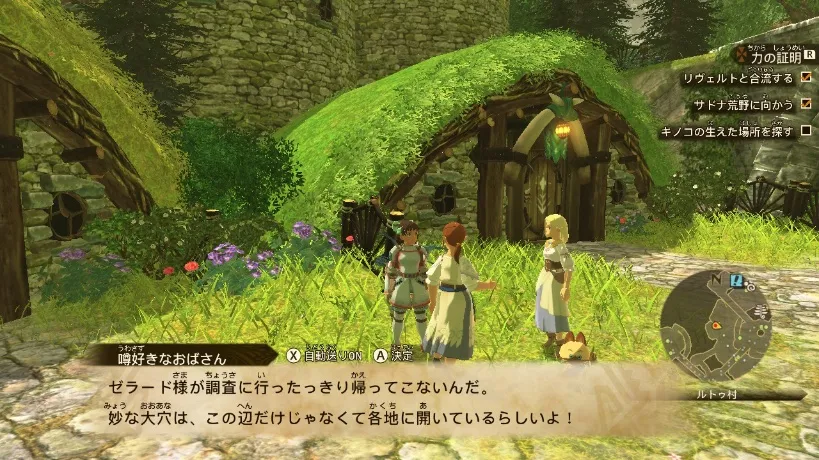Click the unchecked キノコの生えた場所を探す checkbox

click(805, 131)
